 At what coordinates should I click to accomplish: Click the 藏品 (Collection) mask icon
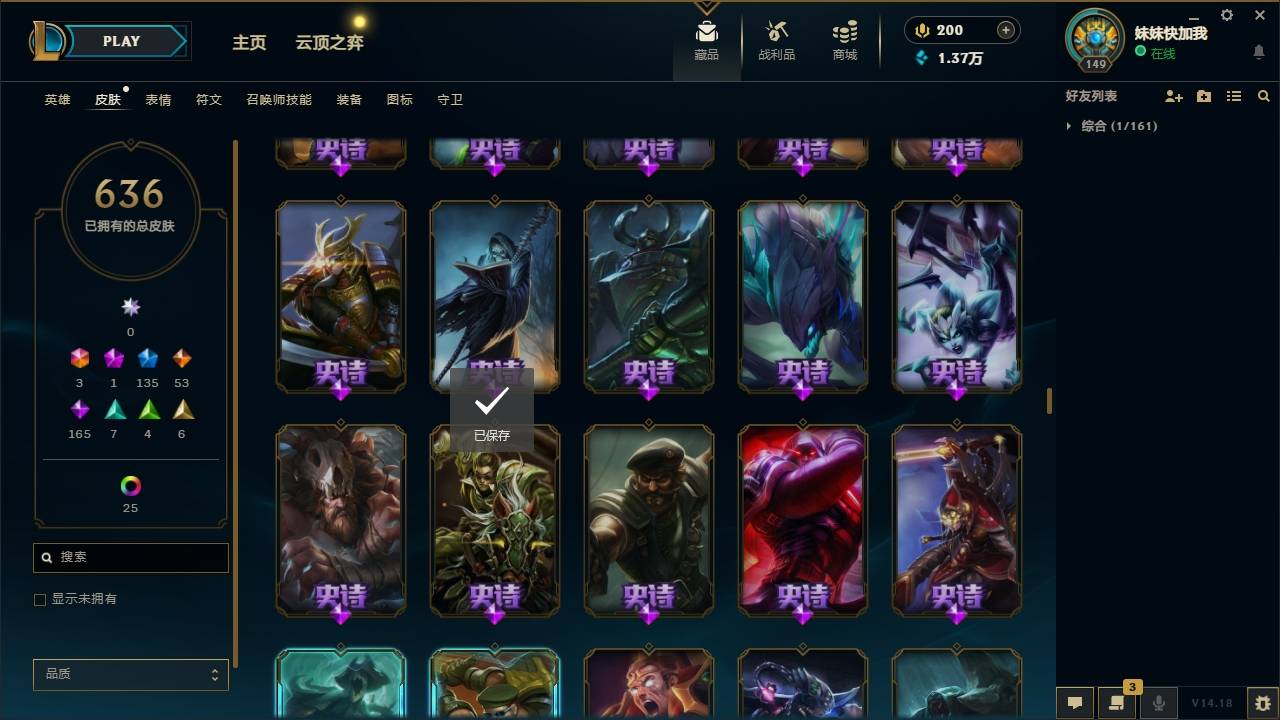click(x=707, y=33)
